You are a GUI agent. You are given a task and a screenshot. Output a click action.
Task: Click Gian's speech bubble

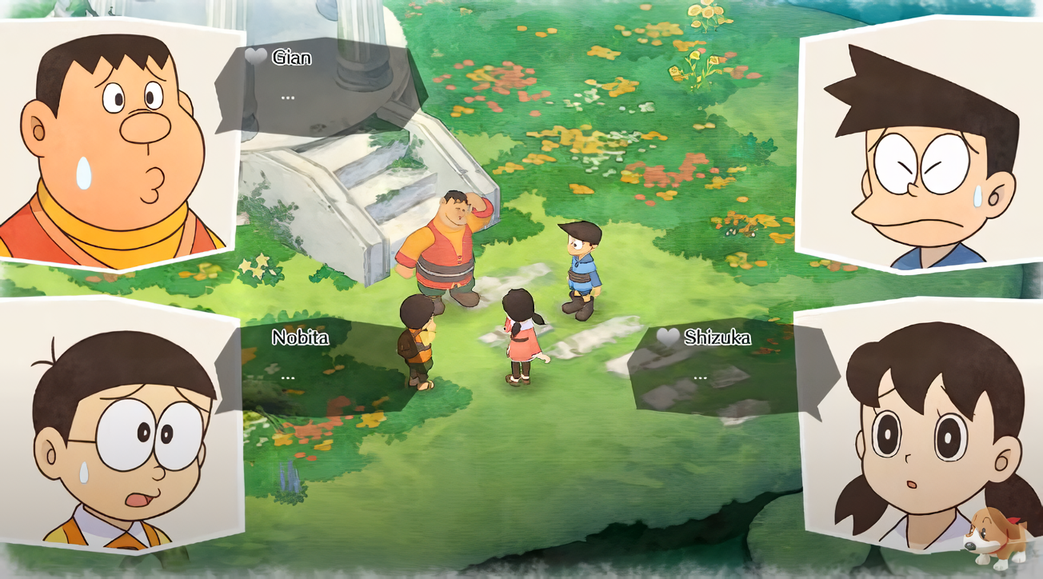pyautogui.click(x=320, y=87)
